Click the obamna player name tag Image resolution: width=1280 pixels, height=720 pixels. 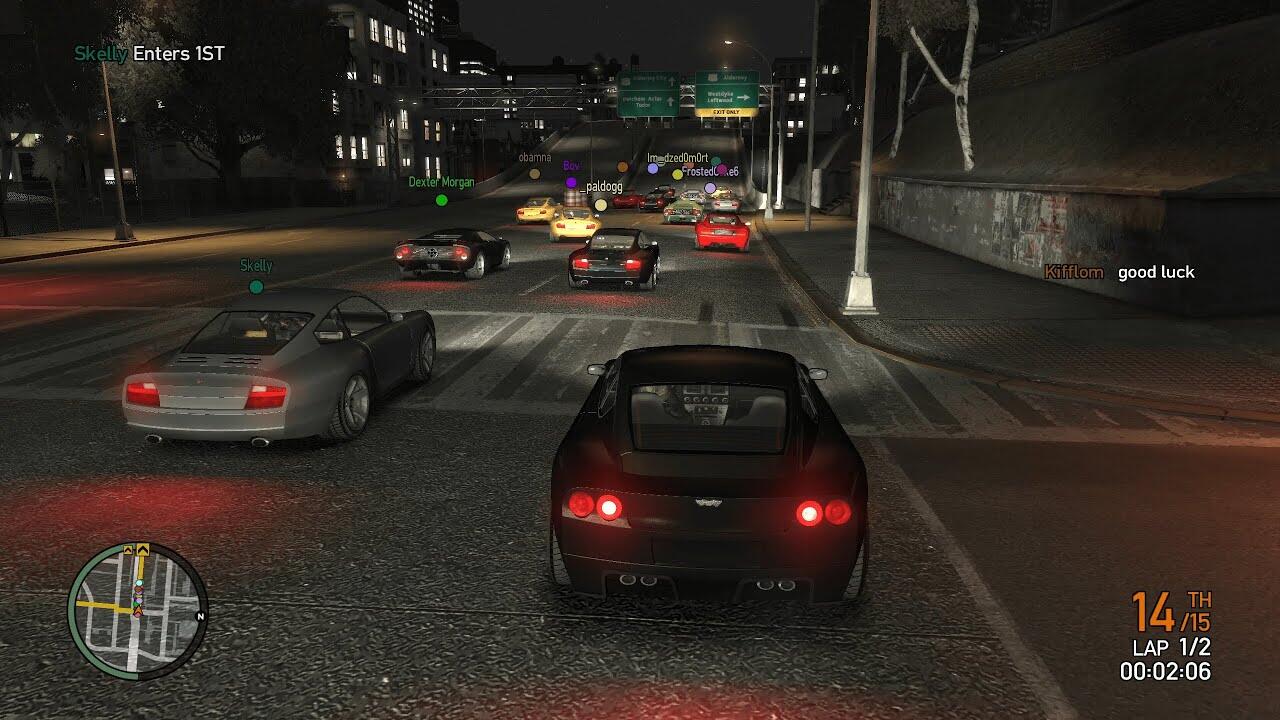tap(534, 157)
